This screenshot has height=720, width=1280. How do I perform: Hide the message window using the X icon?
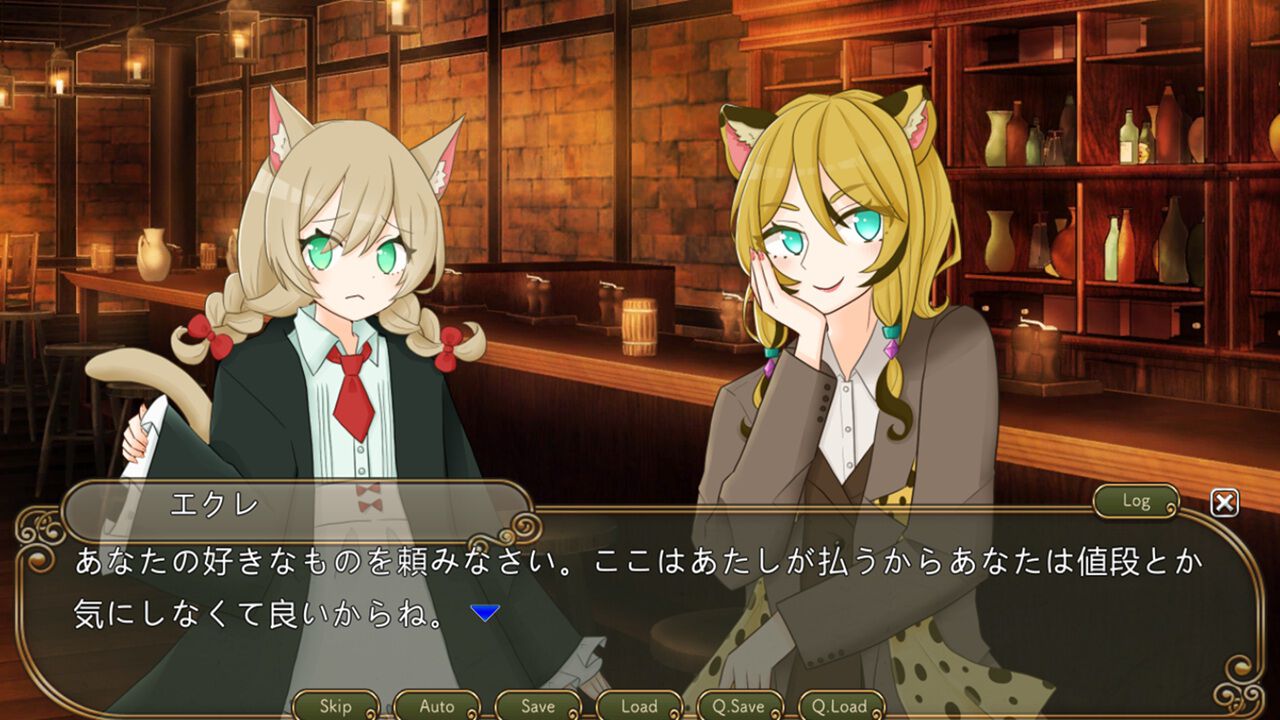[1222, 503]
